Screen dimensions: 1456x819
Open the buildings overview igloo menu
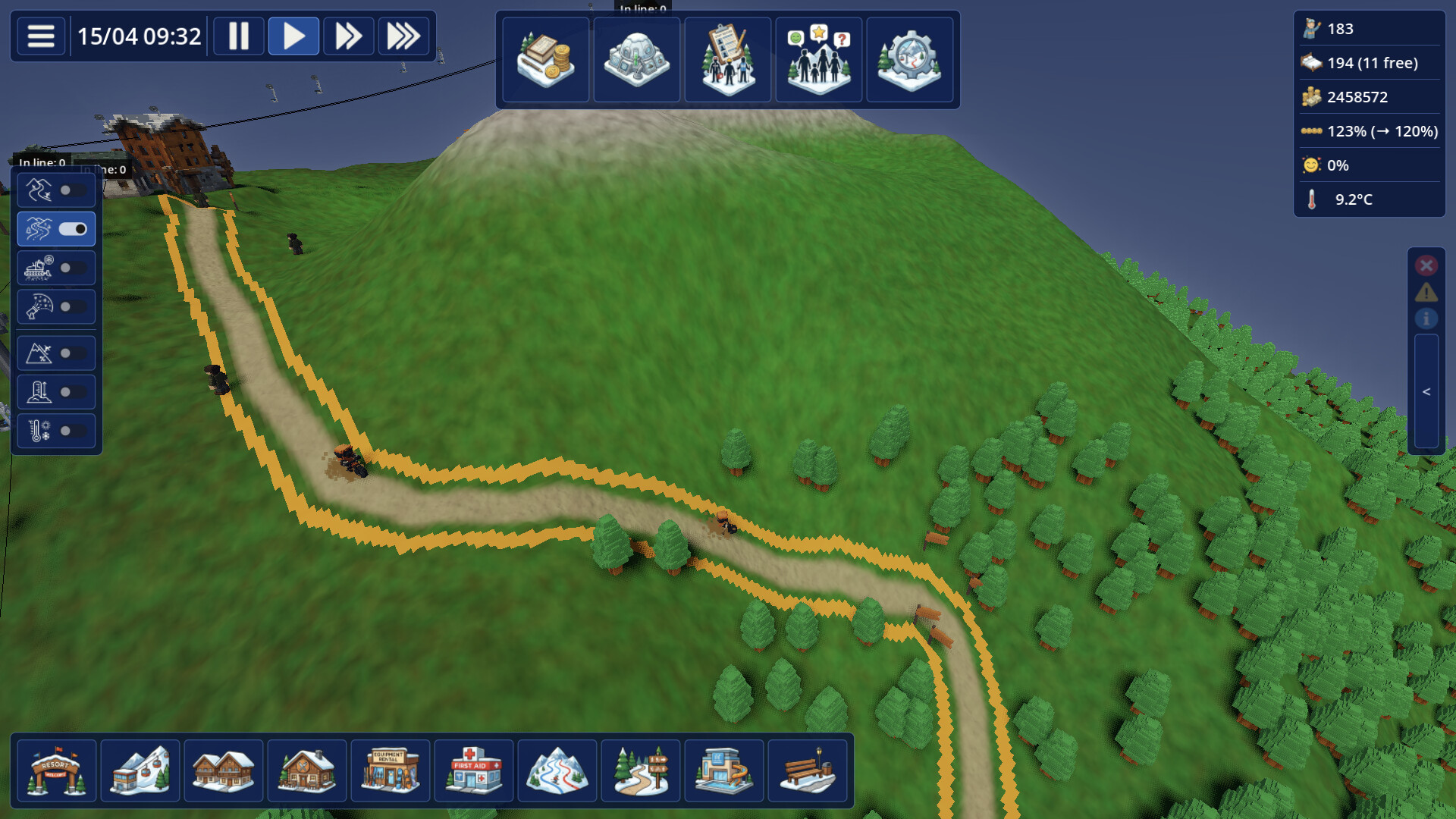click(636, 59)
